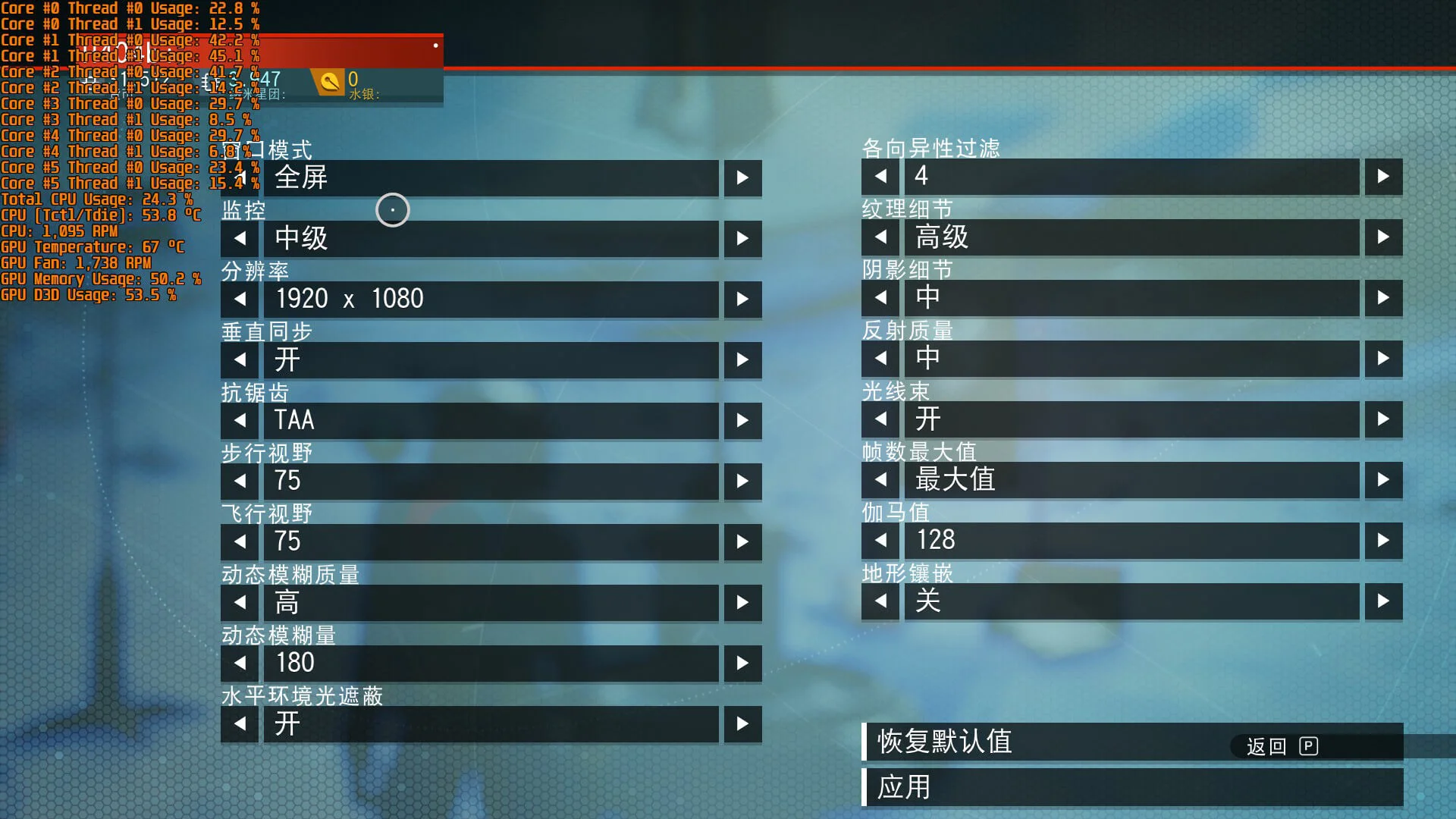This screenshot has height=819, width=1456.
Task: Click the yellow 水银 currency icon at top
Action: click(329, 81)
